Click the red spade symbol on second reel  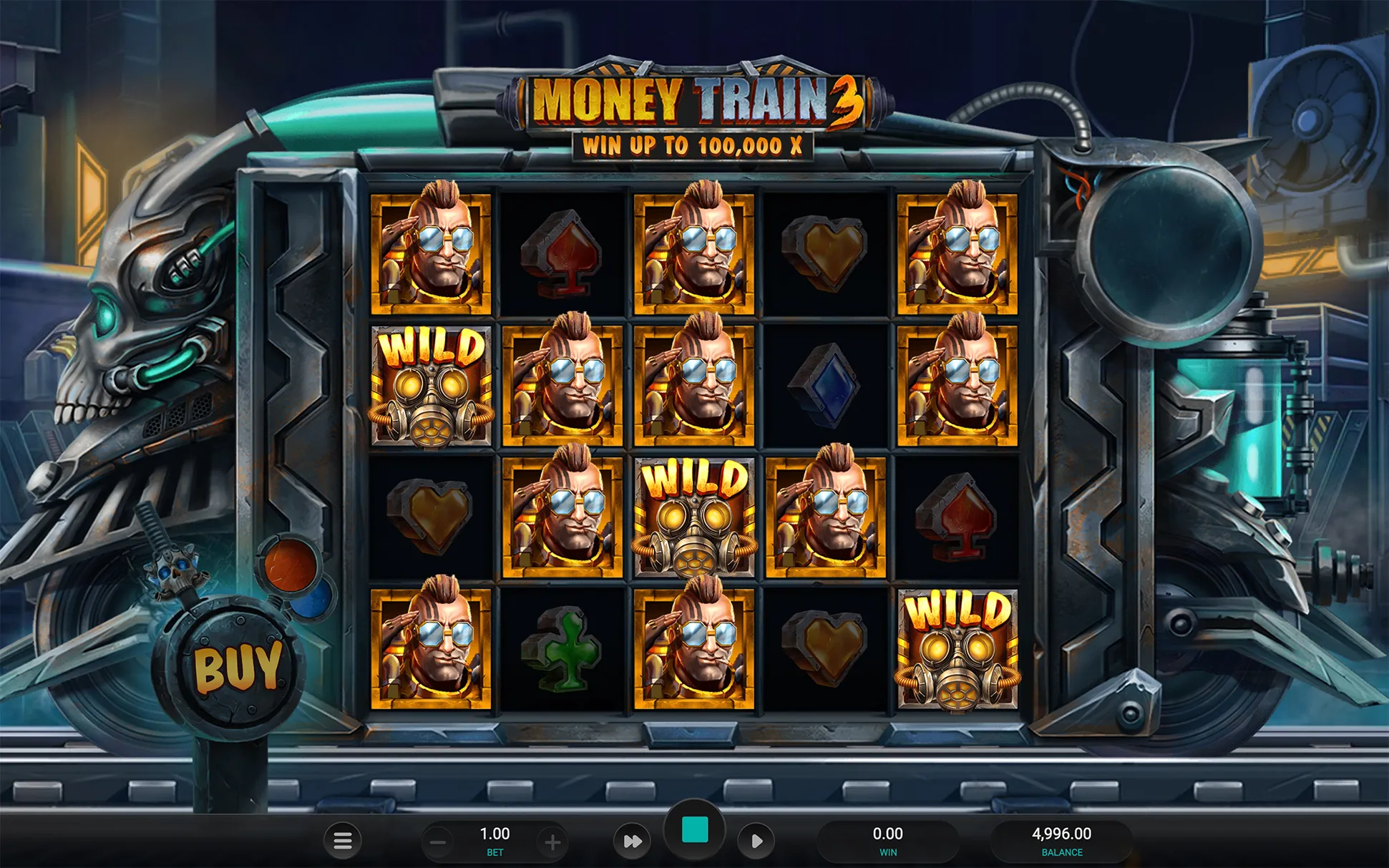pyautogui.click(x=561, y=254)
